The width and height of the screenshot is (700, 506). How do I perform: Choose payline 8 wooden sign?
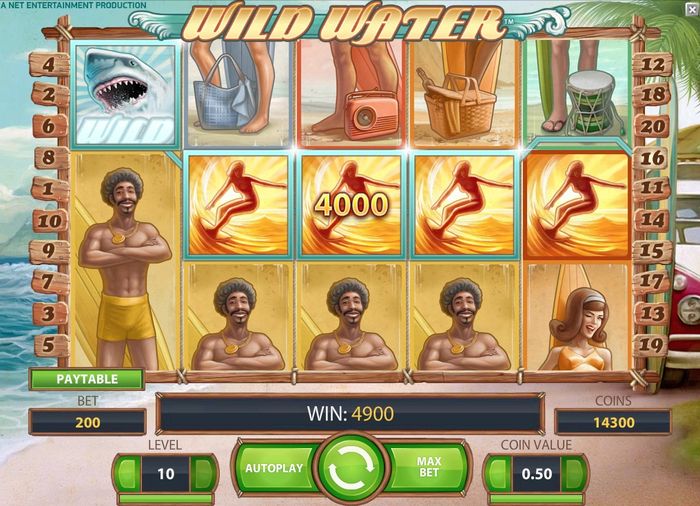(x=50, y=158)
